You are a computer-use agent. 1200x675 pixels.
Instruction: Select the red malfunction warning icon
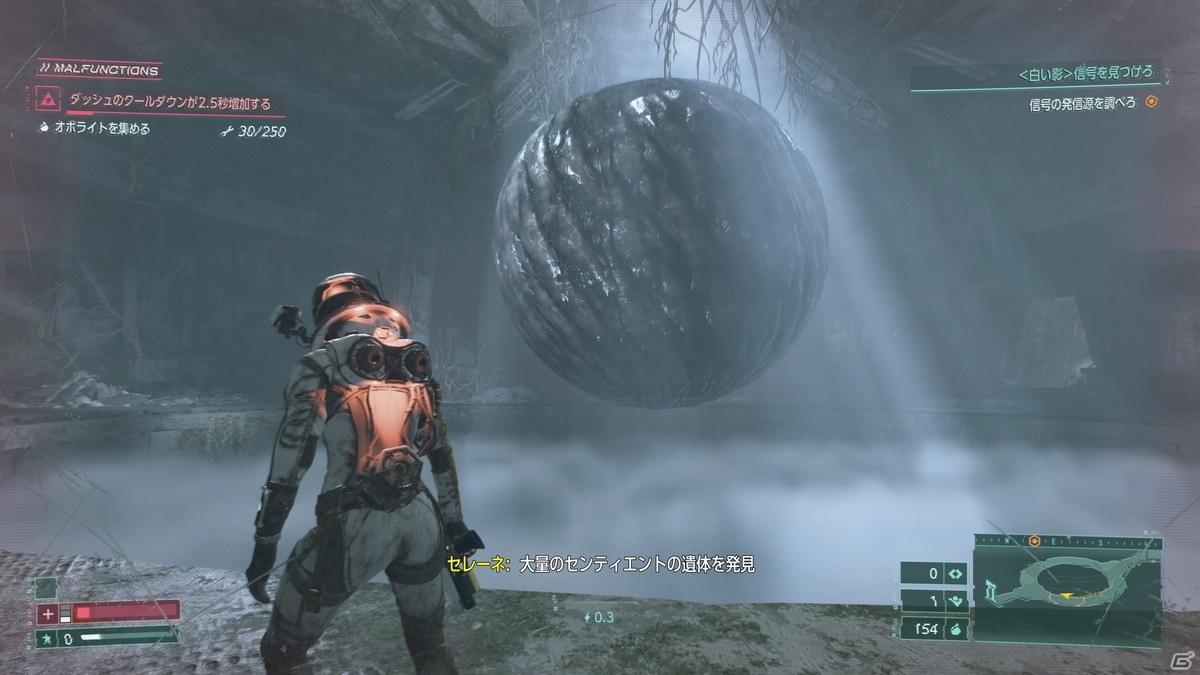tap(46, 101)
